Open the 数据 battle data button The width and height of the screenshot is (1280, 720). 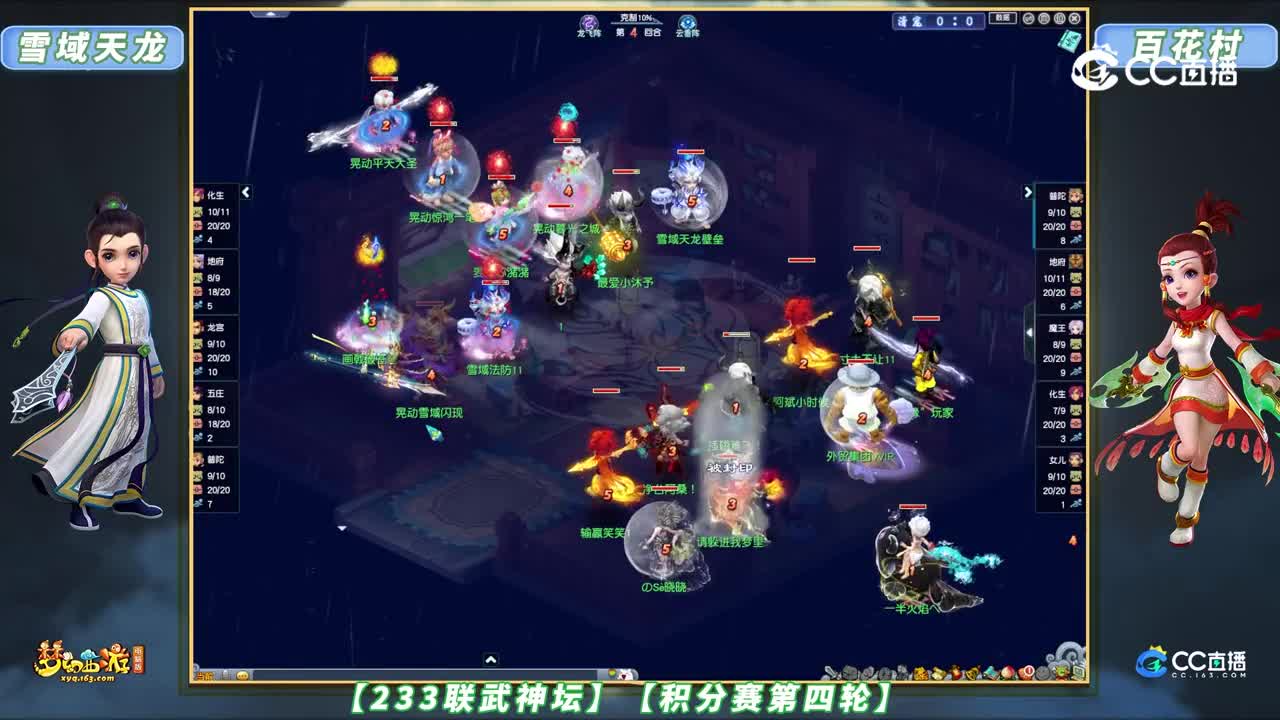pyautogui.click(x=1003, y=18)
